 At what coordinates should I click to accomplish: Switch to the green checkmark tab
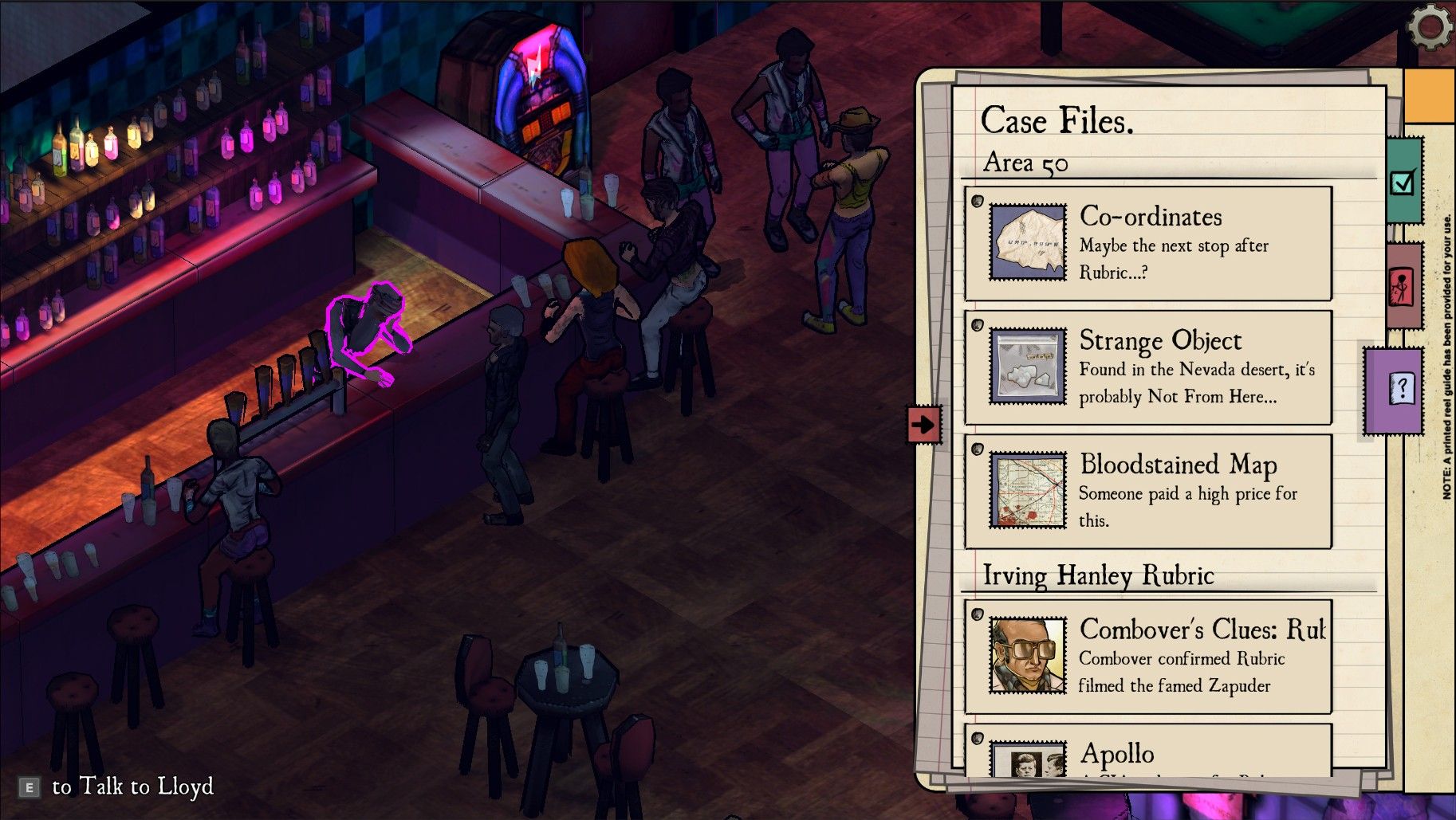pos(1403,182)
